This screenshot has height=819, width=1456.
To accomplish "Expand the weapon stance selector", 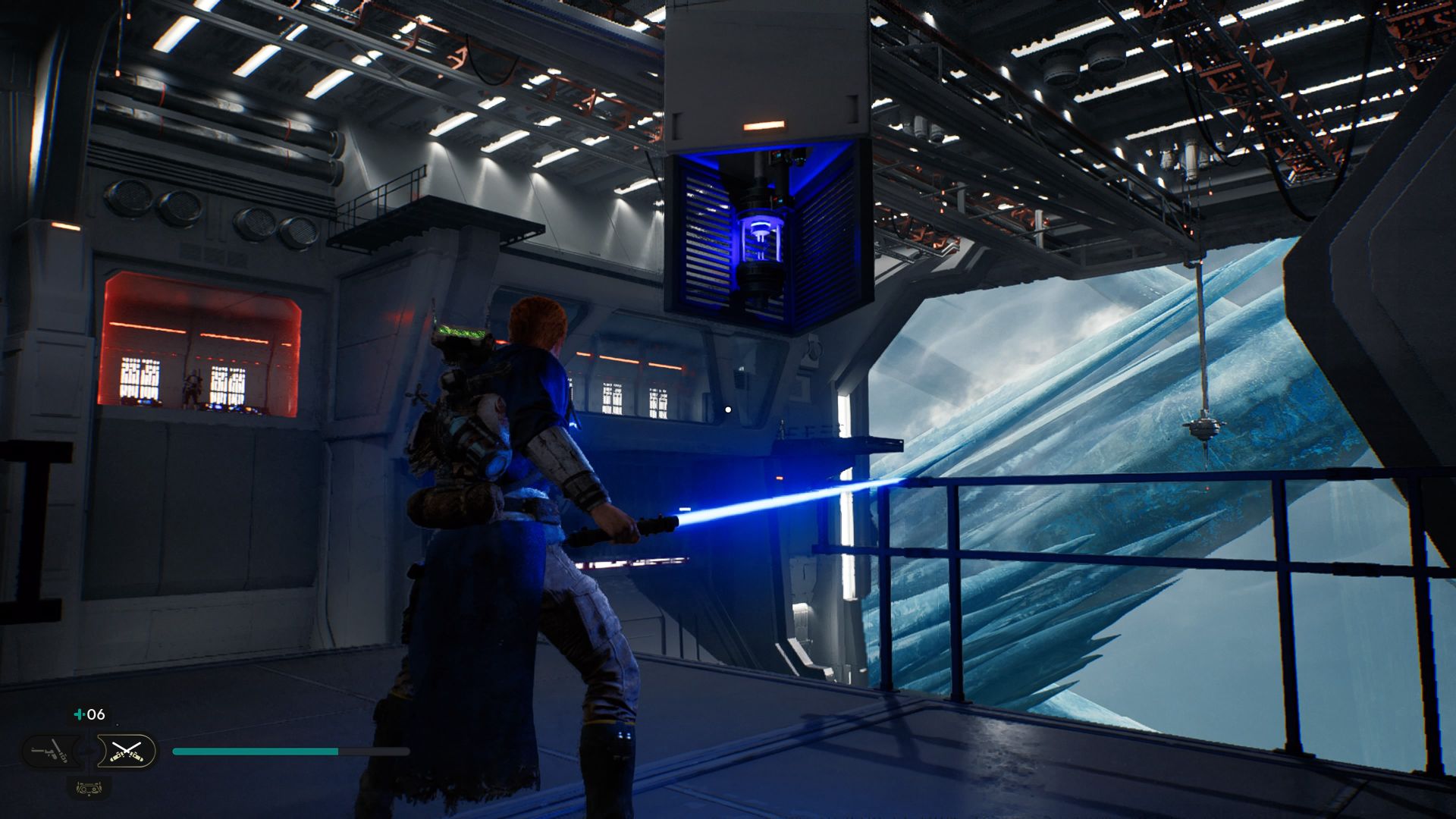I will click(89, 751).
